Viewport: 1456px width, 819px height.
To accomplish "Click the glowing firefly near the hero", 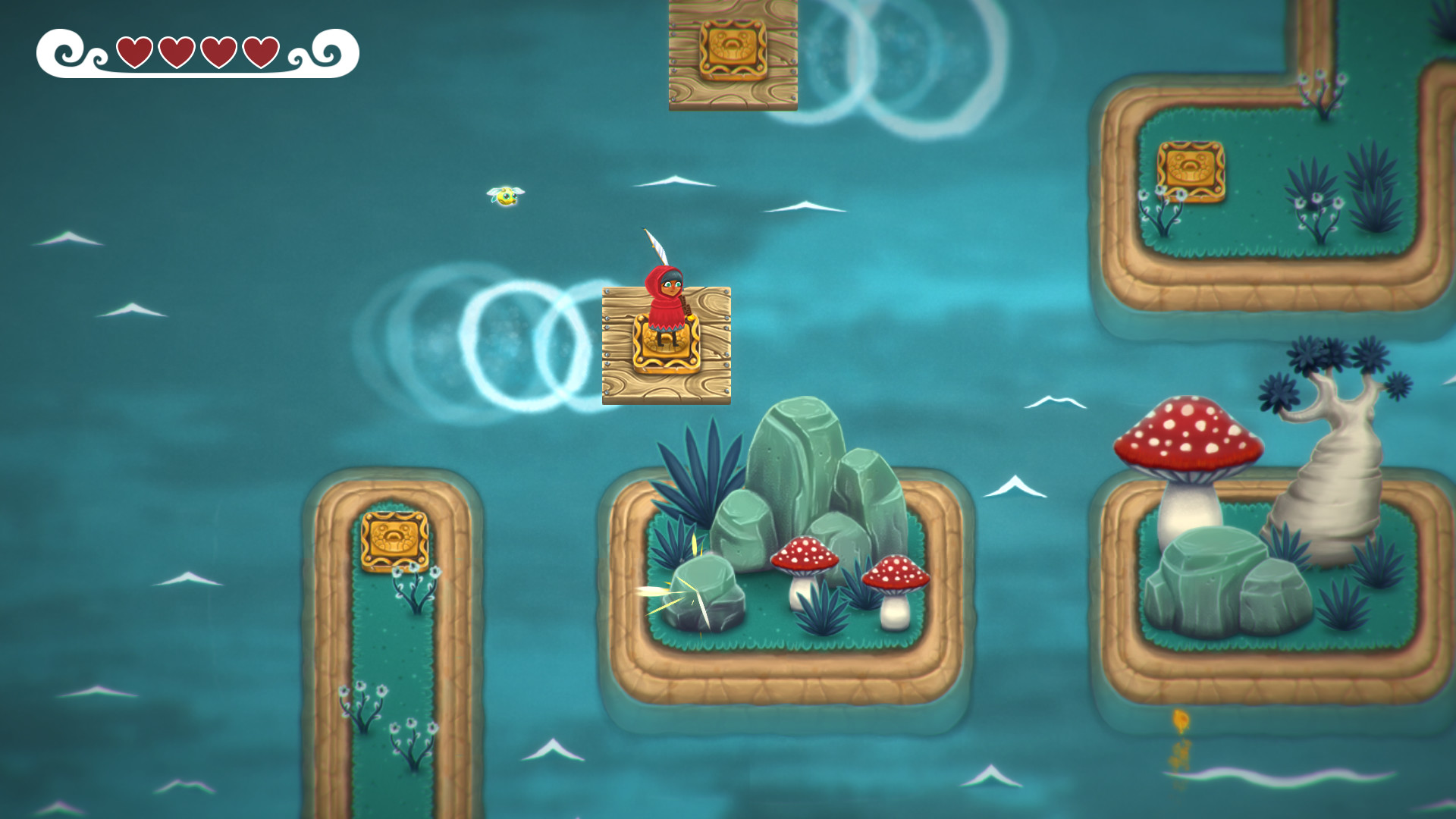I will (504, 197).
